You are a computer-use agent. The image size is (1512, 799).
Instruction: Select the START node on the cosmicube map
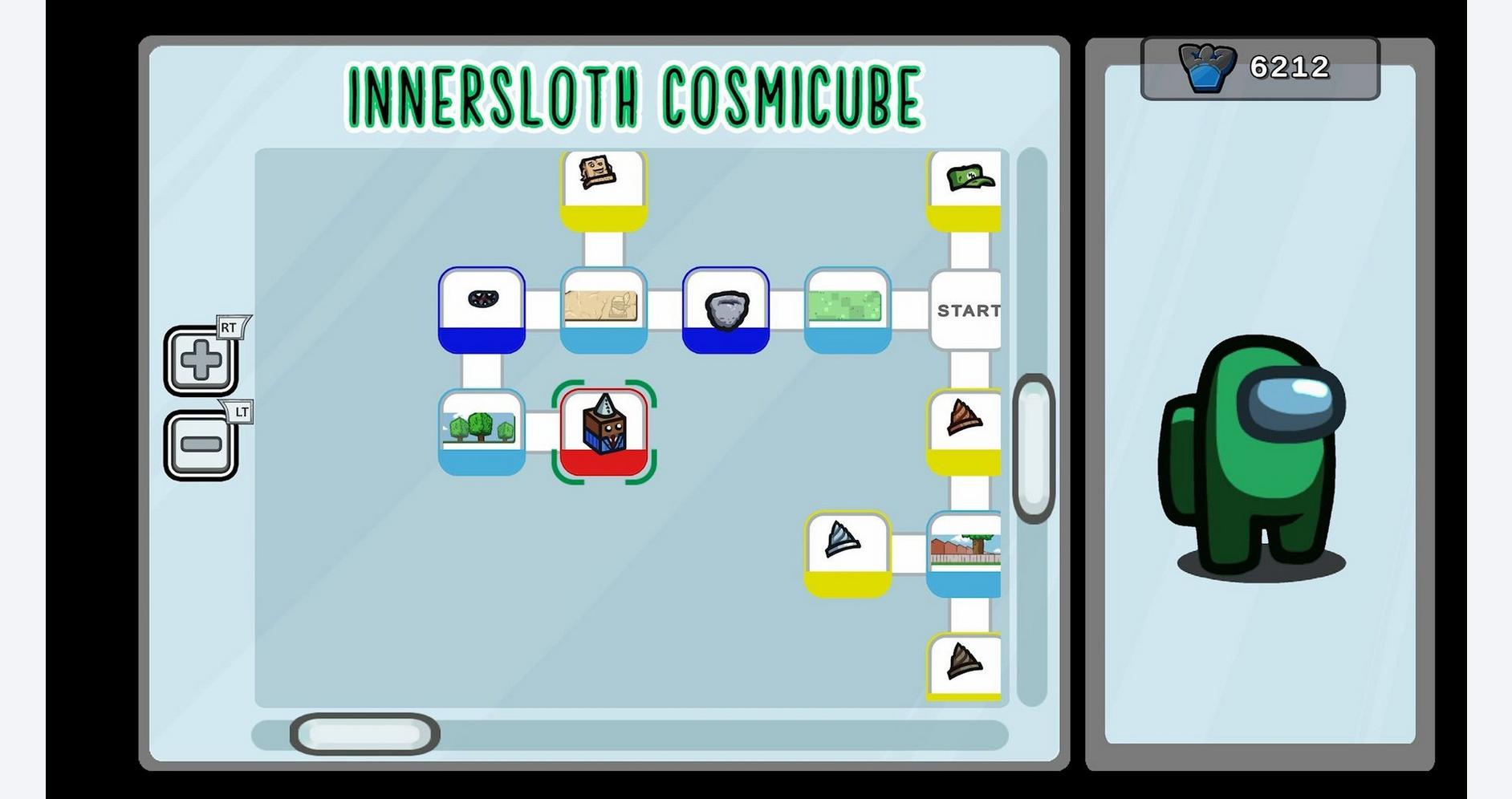coord(965,310)
